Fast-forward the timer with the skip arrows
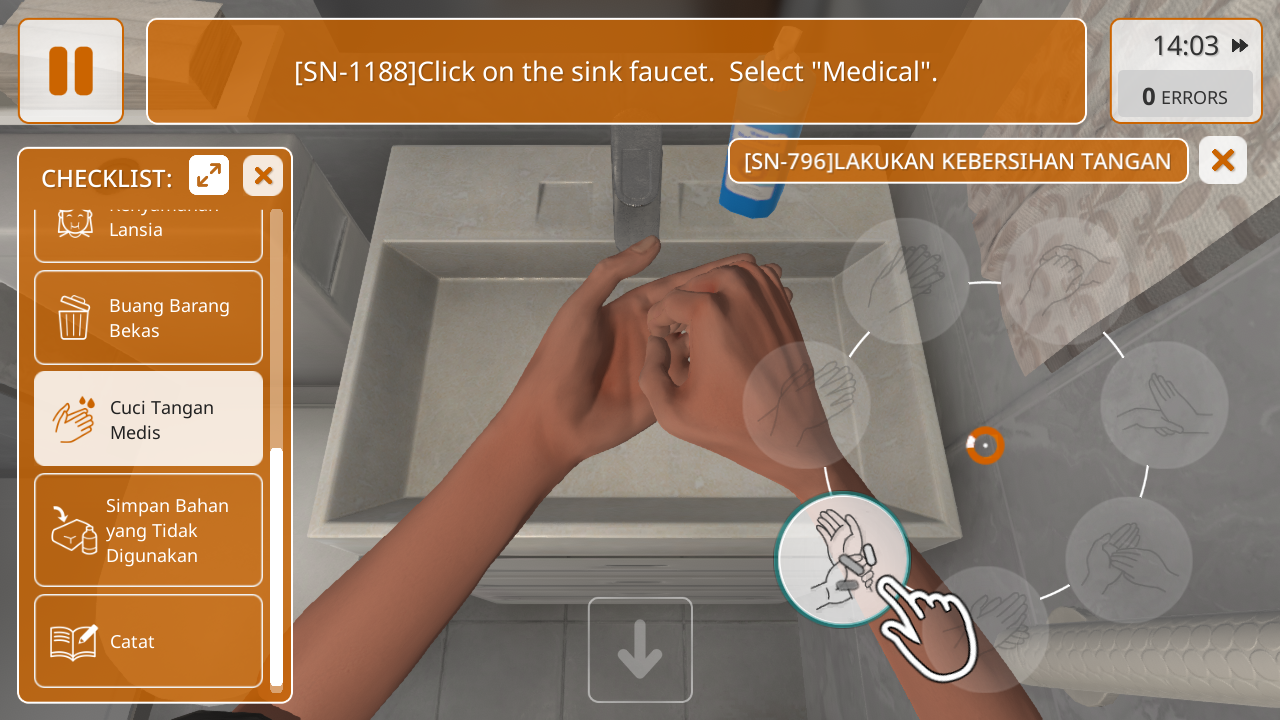The height and width of the screenshot is (720, 1280). click(1240, 46)
